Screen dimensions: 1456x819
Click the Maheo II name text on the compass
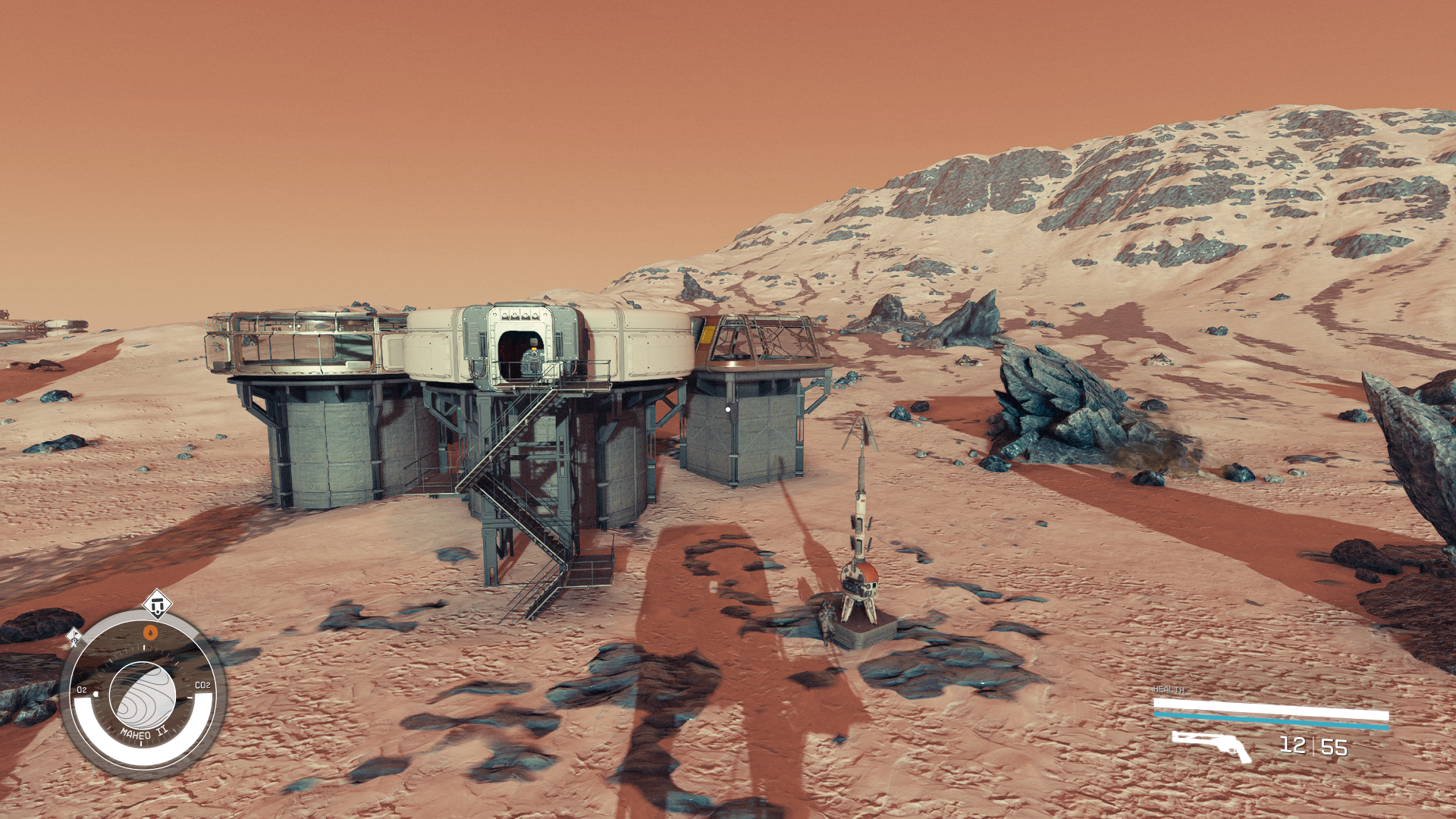(144, 732)
